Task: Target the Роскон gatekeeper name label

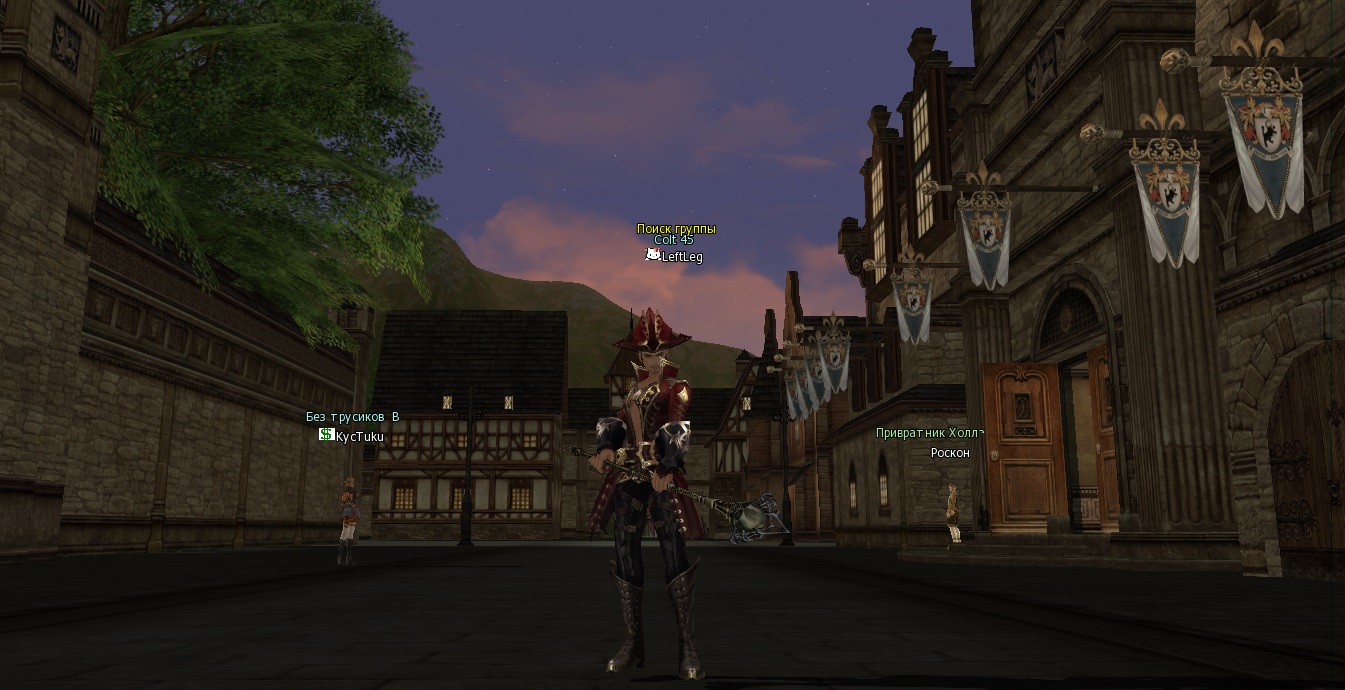Action: click(950, 453)
